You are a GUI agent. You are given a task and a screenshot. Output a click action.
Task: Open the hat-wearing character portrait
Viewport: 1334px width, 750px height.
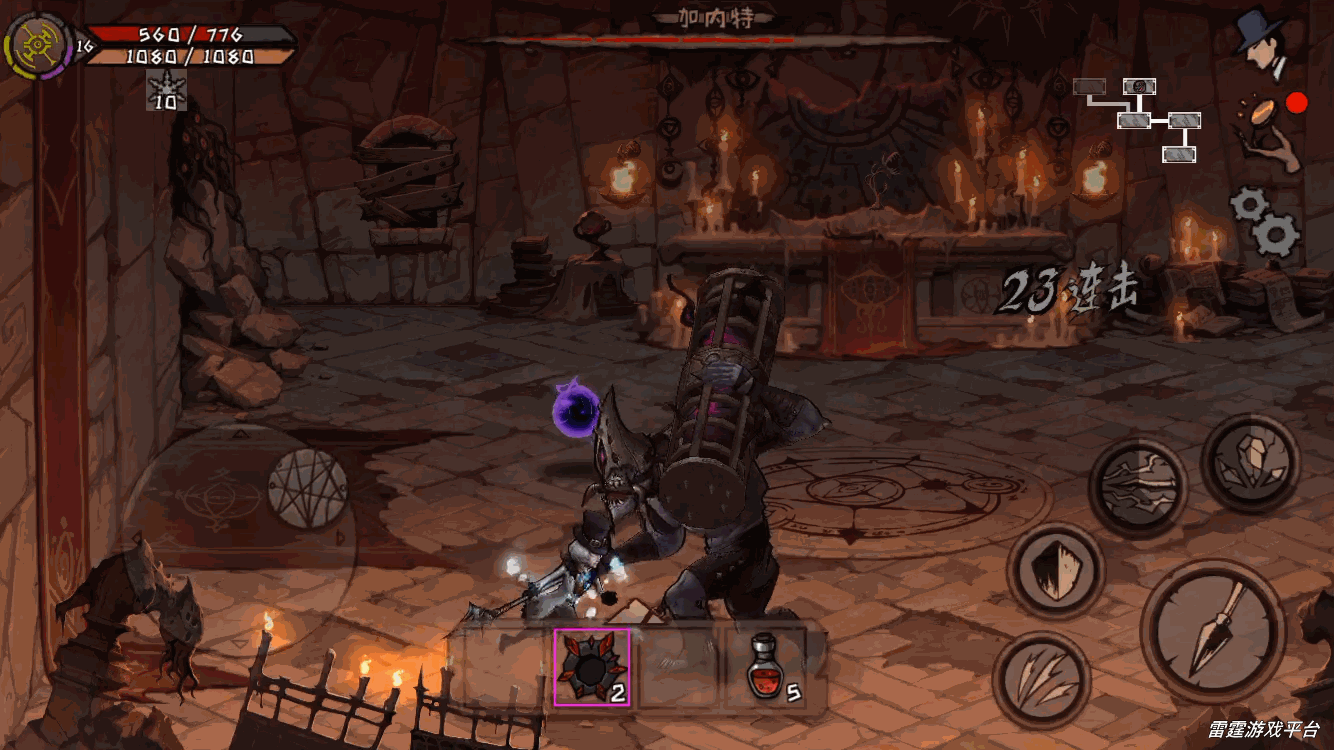[x=1263, y=42]
